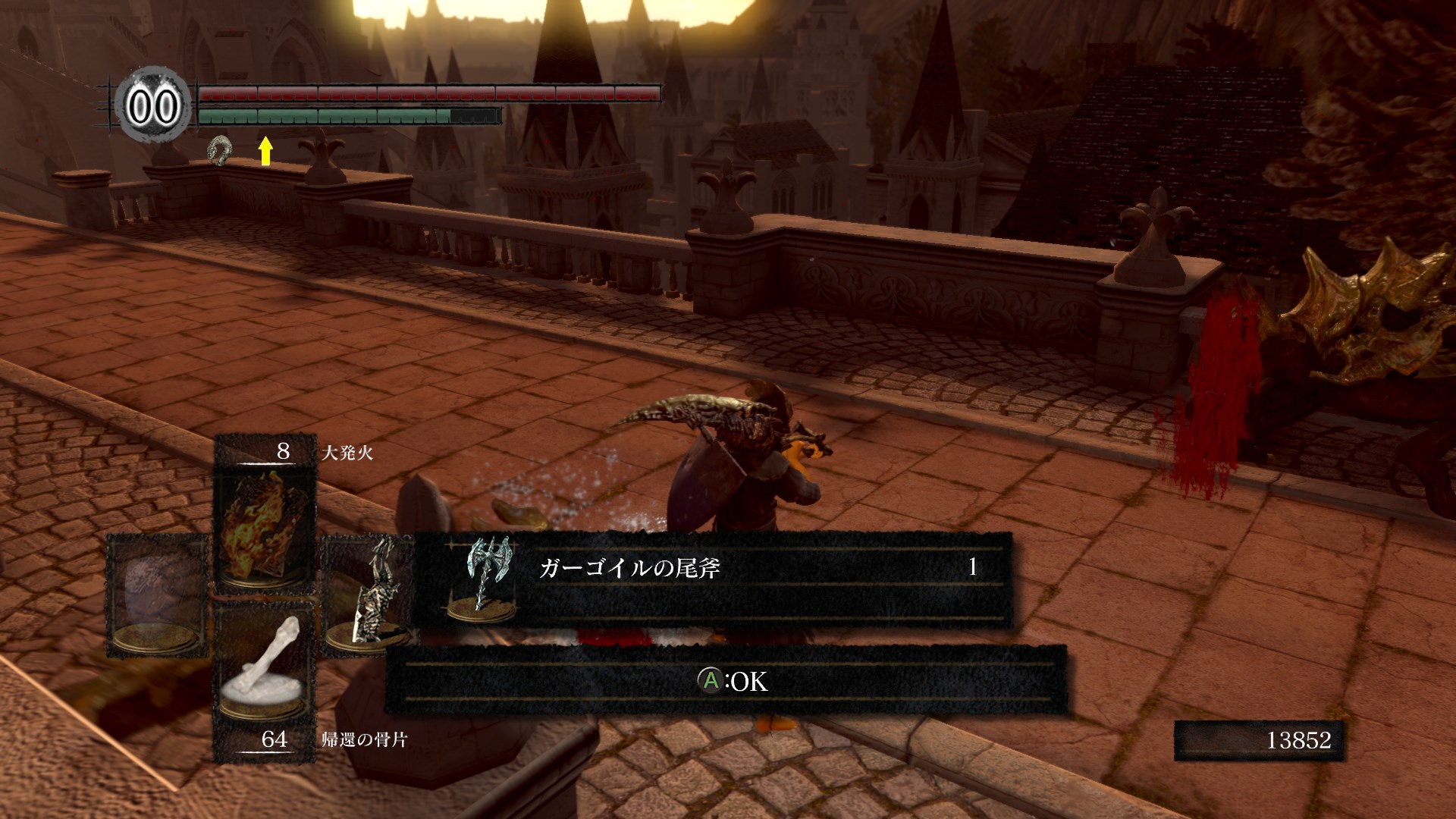Click the Gargoyle Tail Axe pickup entry

coord(713,579)
